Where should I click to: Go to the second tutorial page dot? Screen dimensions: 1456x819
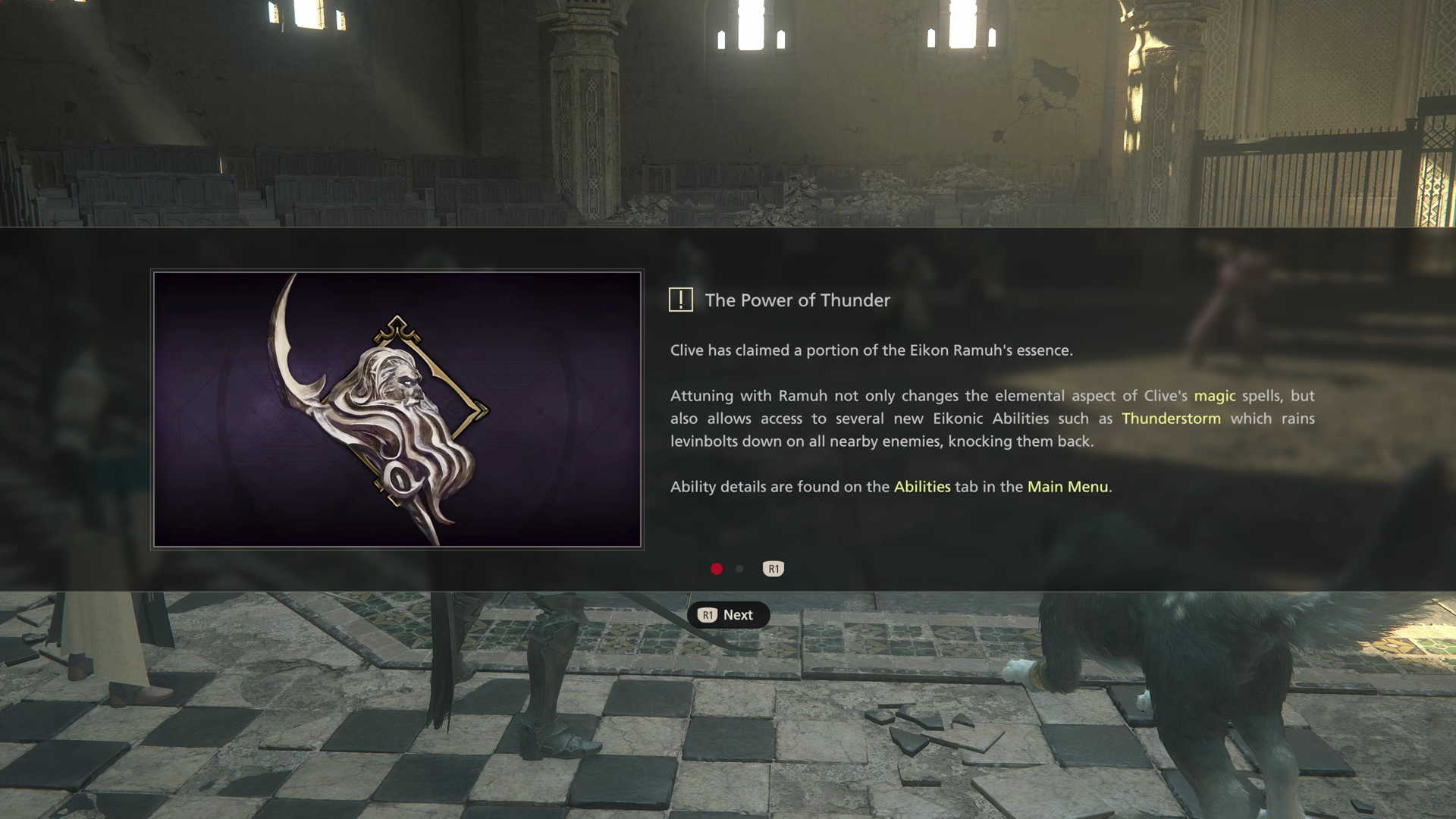(x=739, y=569)
